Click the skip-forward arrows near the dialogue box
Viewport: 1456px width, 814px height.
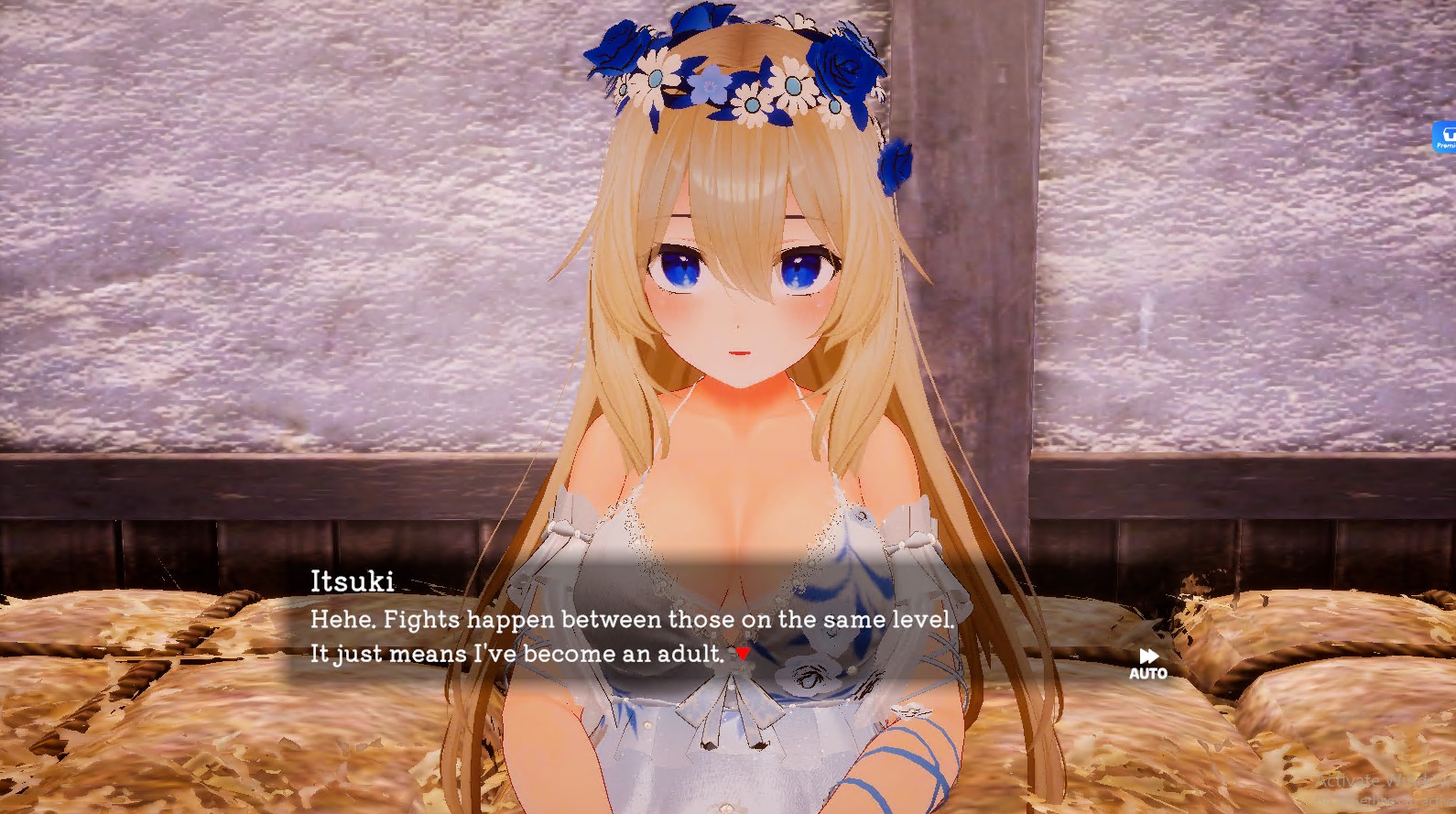click(x=1147, y=656)
